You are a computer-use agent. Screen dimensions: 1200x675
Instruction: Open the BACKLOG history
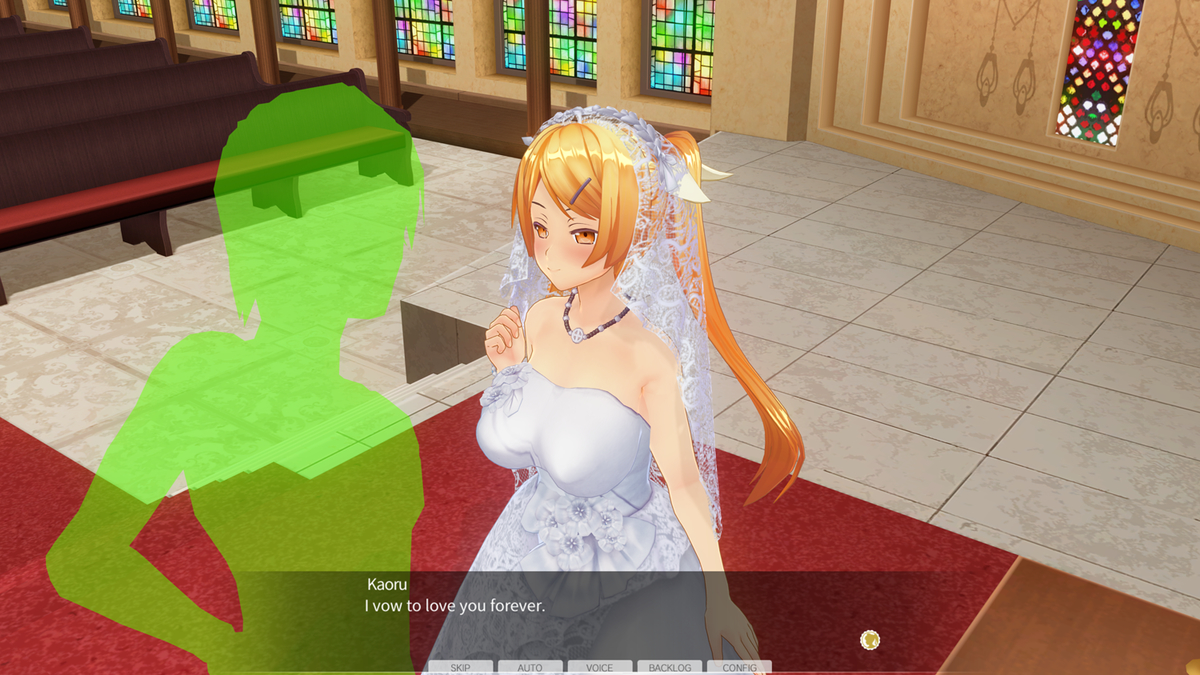pyautogui.click(x=669, y=667)
